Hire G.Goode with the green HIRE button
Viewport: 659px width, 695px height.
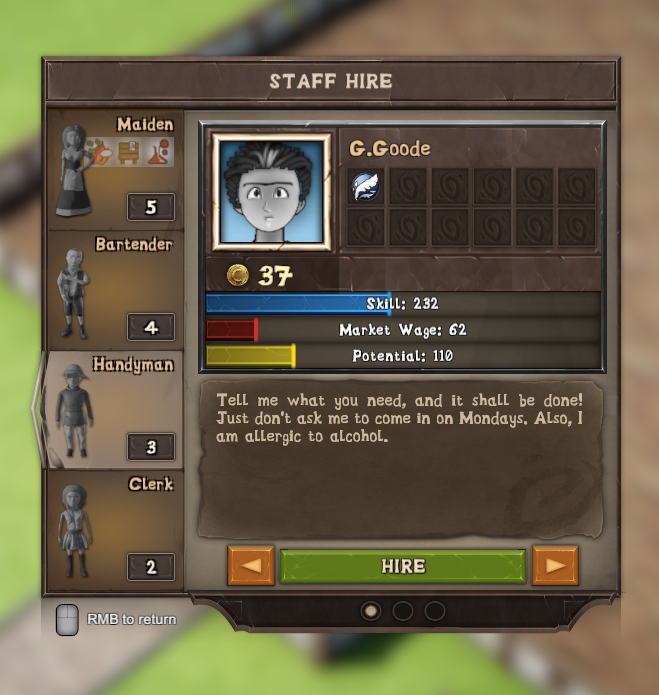402,566
